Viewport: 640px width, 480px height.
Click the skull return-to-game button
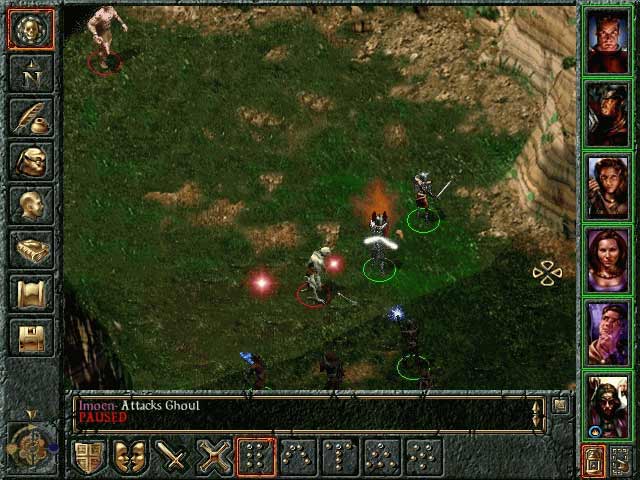pyautogui.click(x=31, y=30)
